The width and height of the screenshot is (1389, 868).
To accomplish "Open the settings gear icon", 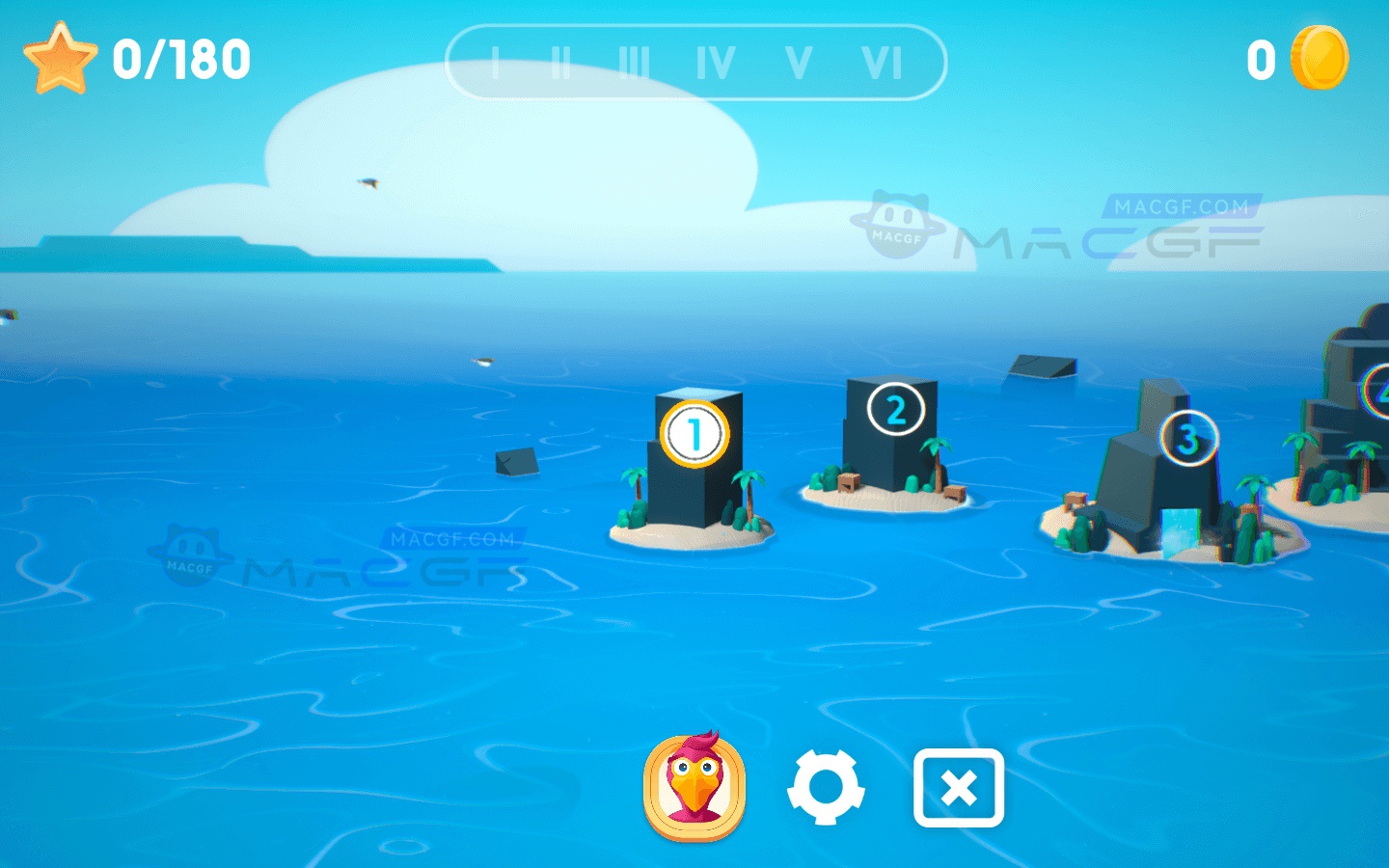I will 828,786.
